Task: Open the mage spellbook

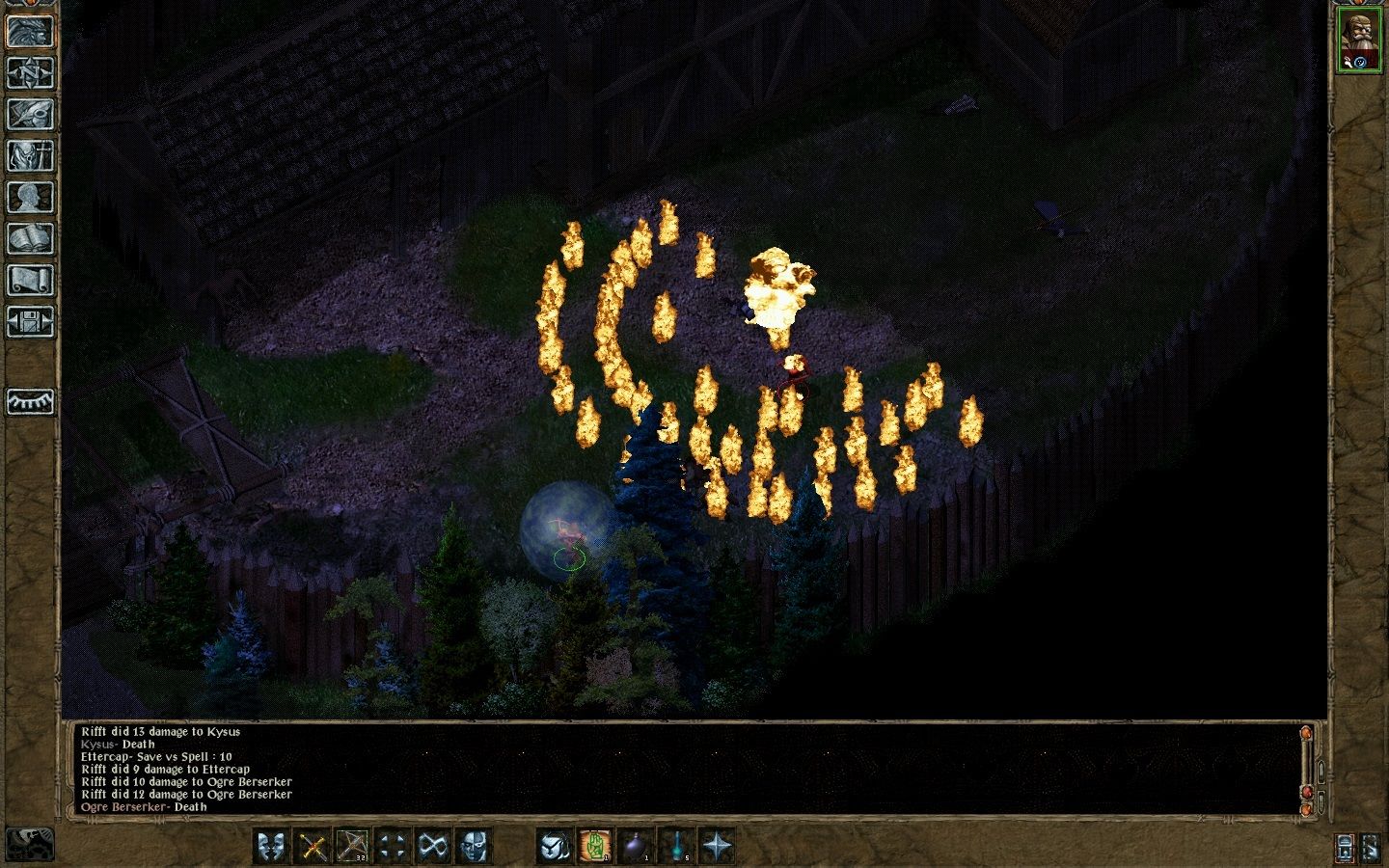Action: [30, 238]
